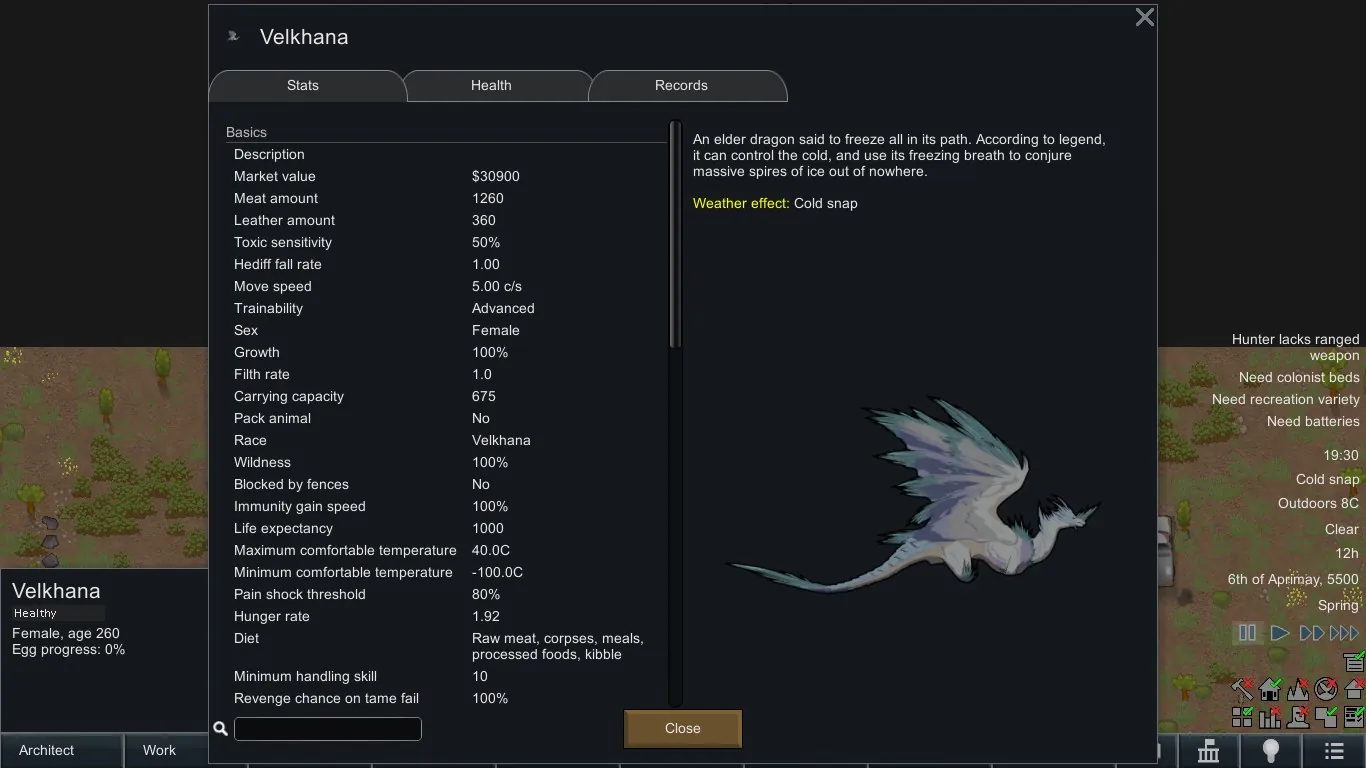The image size is (1366, 768).
Task: Select the Stats tab
Action: (x=303, y=86)
